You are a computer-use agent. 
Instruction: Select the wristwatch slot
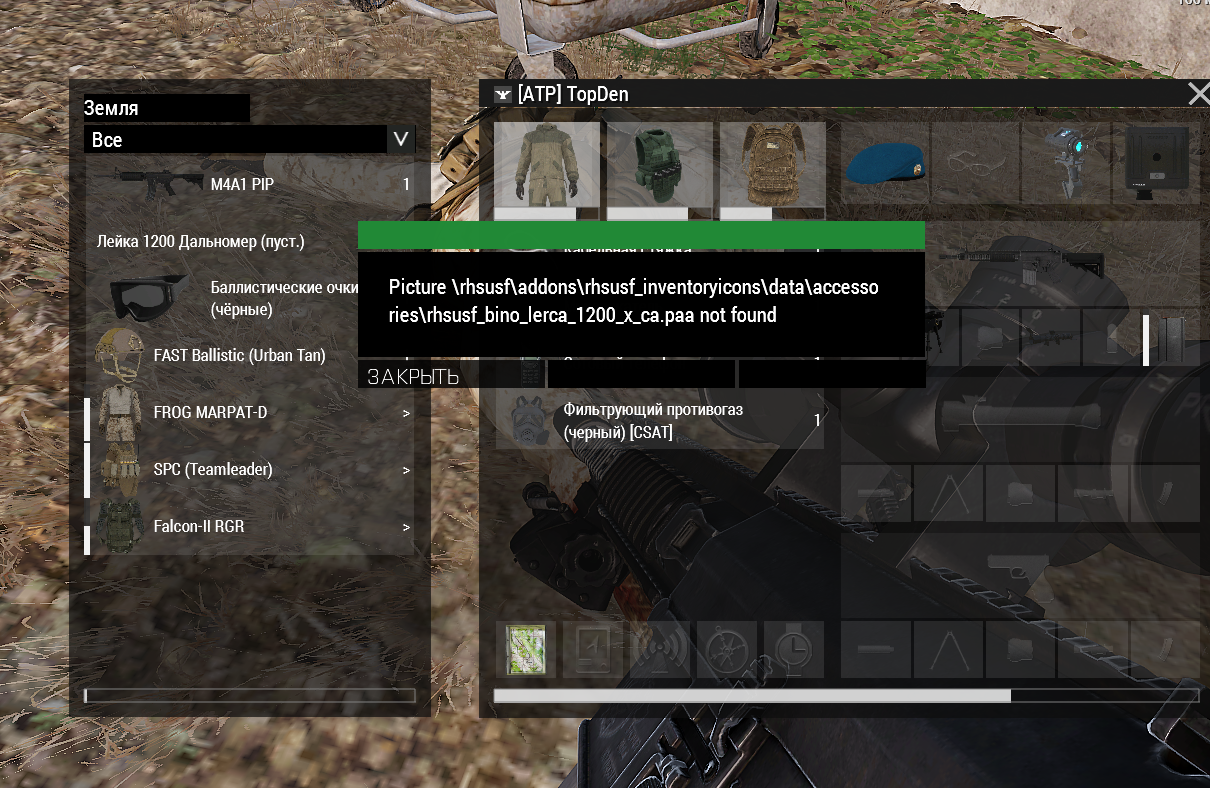click(x=793, y=650)
